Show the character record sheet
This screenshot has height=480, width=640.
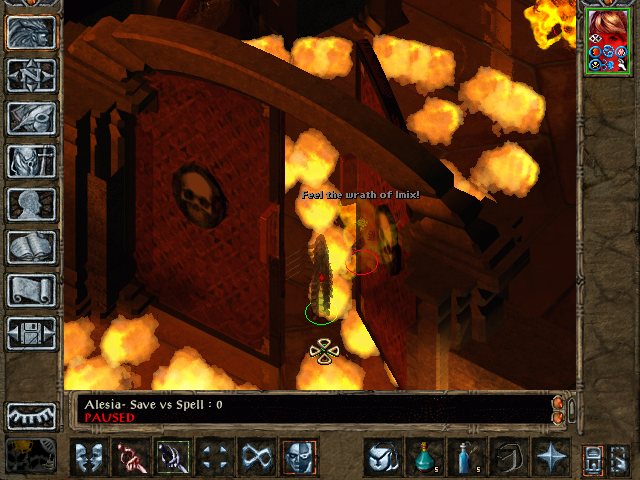click(x=31, y=204)
